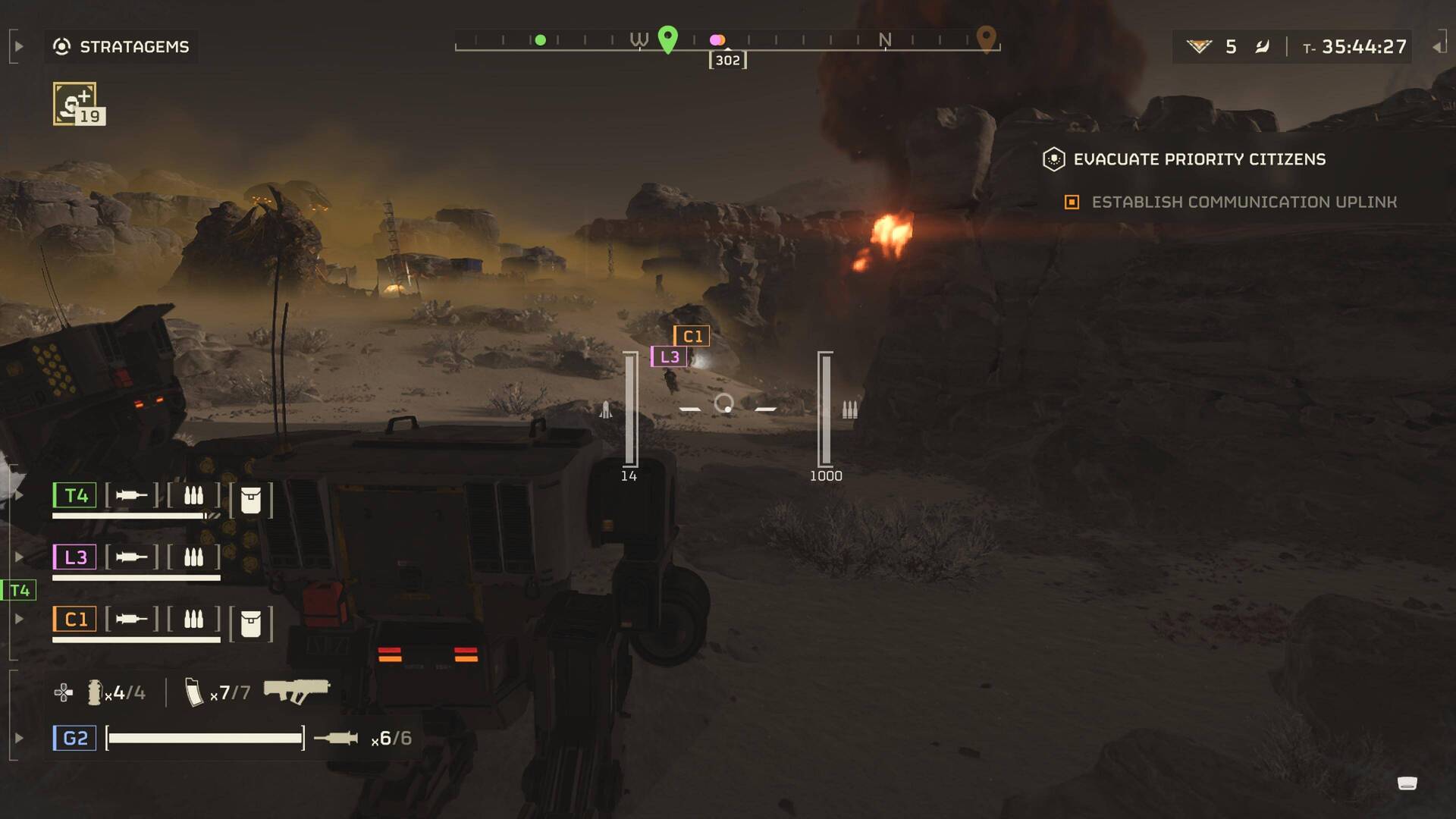Click your G2 player tag

(x=74, y=738)
